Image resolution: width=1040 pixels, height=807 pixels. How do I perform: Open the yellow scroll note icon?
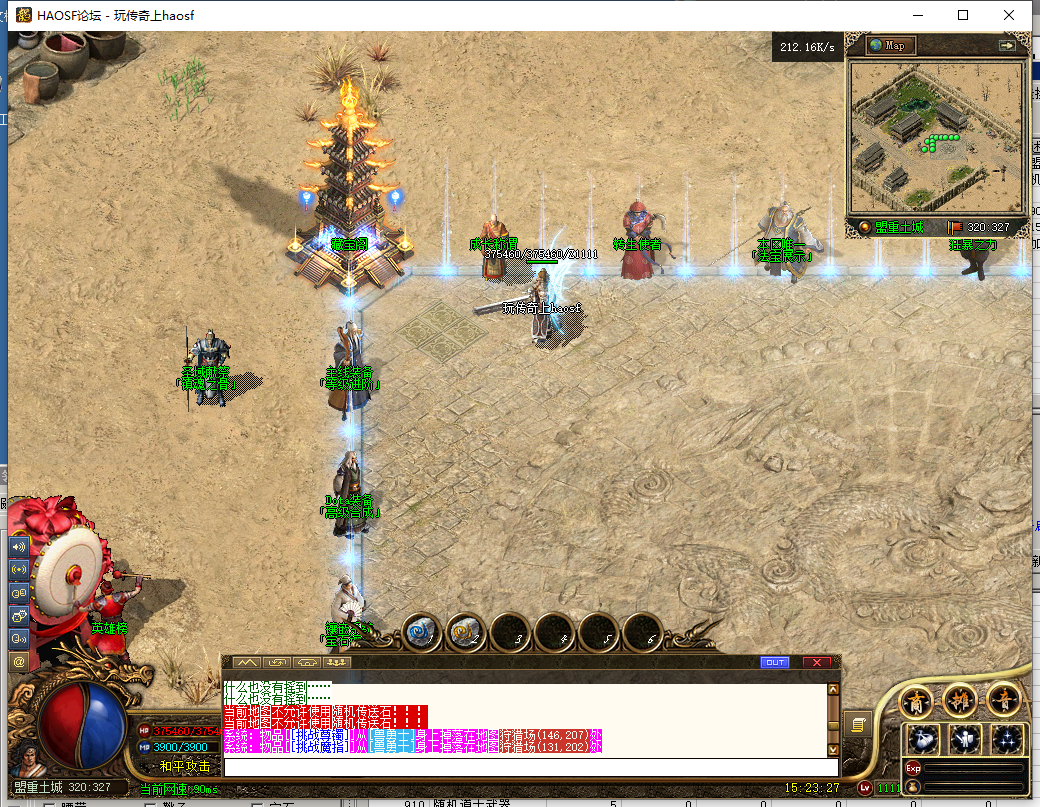click(x=857, y=723)
